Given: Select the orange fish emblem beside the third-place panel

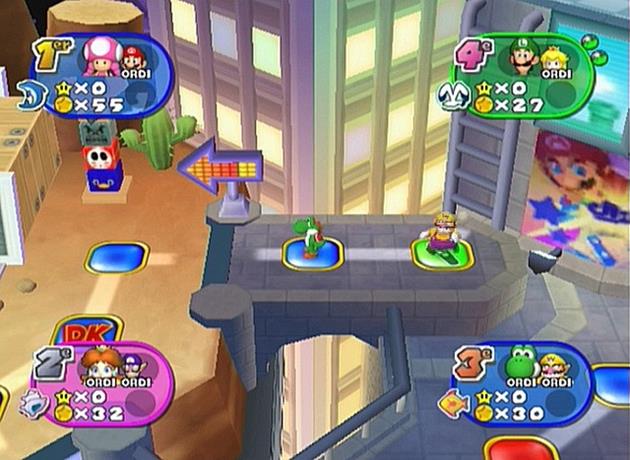Looking at the screenshot, I should click(453, 404).
